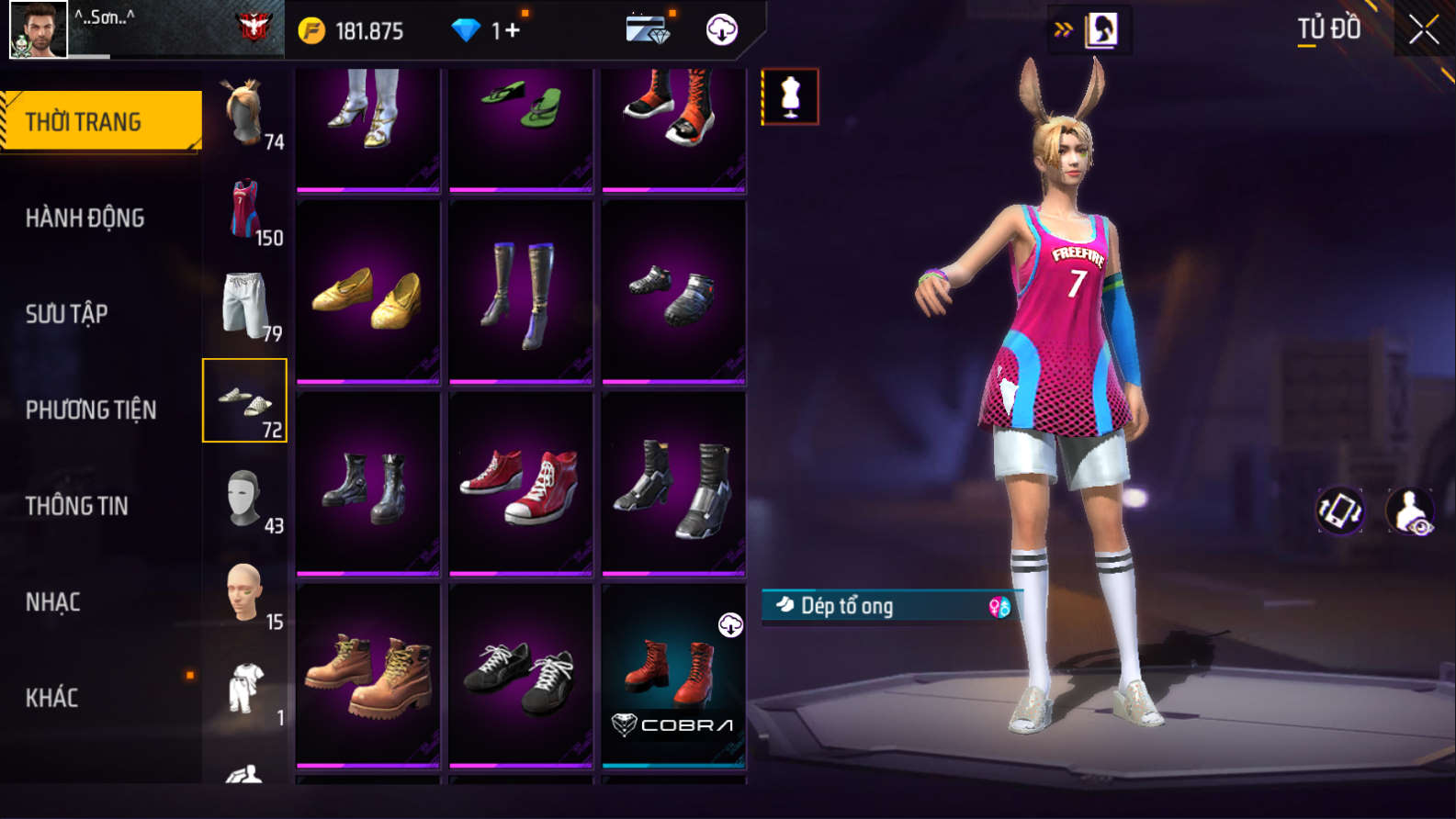Download the red Cobra boots
The height and width of the screenshot is (819, 1456).
pyautogui.click(x=729, y=626)
